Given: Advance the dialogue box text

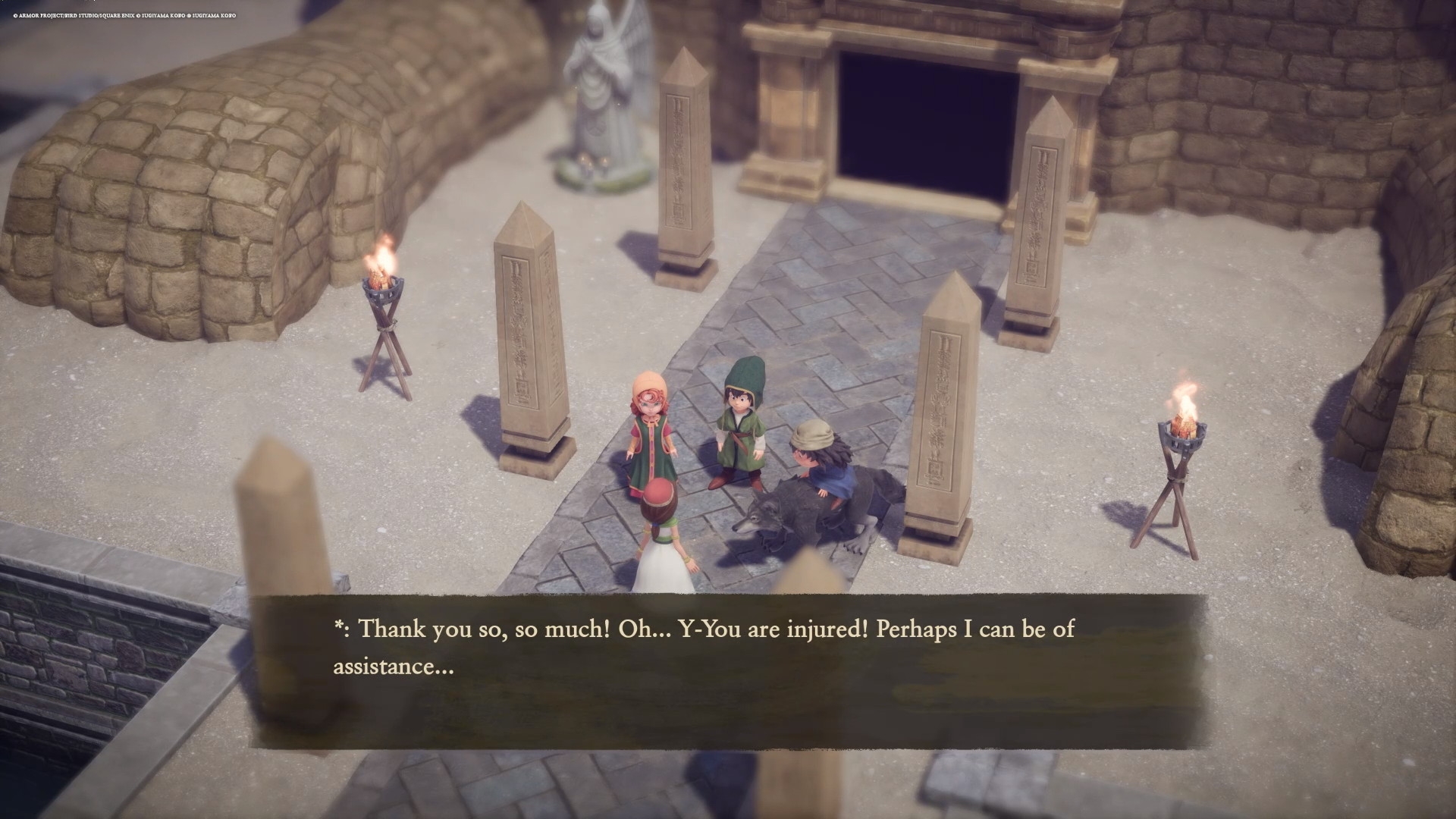Looking at the screenshot, I should pyautogui.click(x=728, y=671).
